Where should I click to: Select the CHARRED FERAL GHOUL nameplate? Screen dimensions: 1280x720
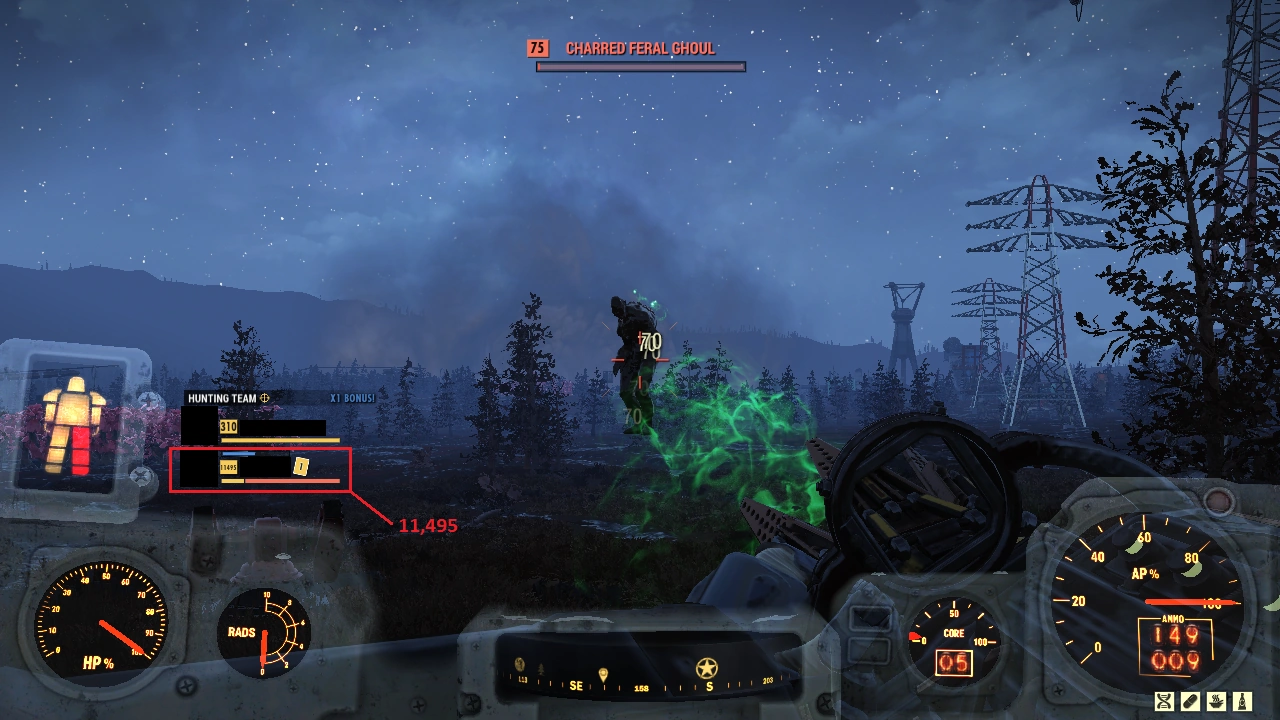(x=640, y=47)
